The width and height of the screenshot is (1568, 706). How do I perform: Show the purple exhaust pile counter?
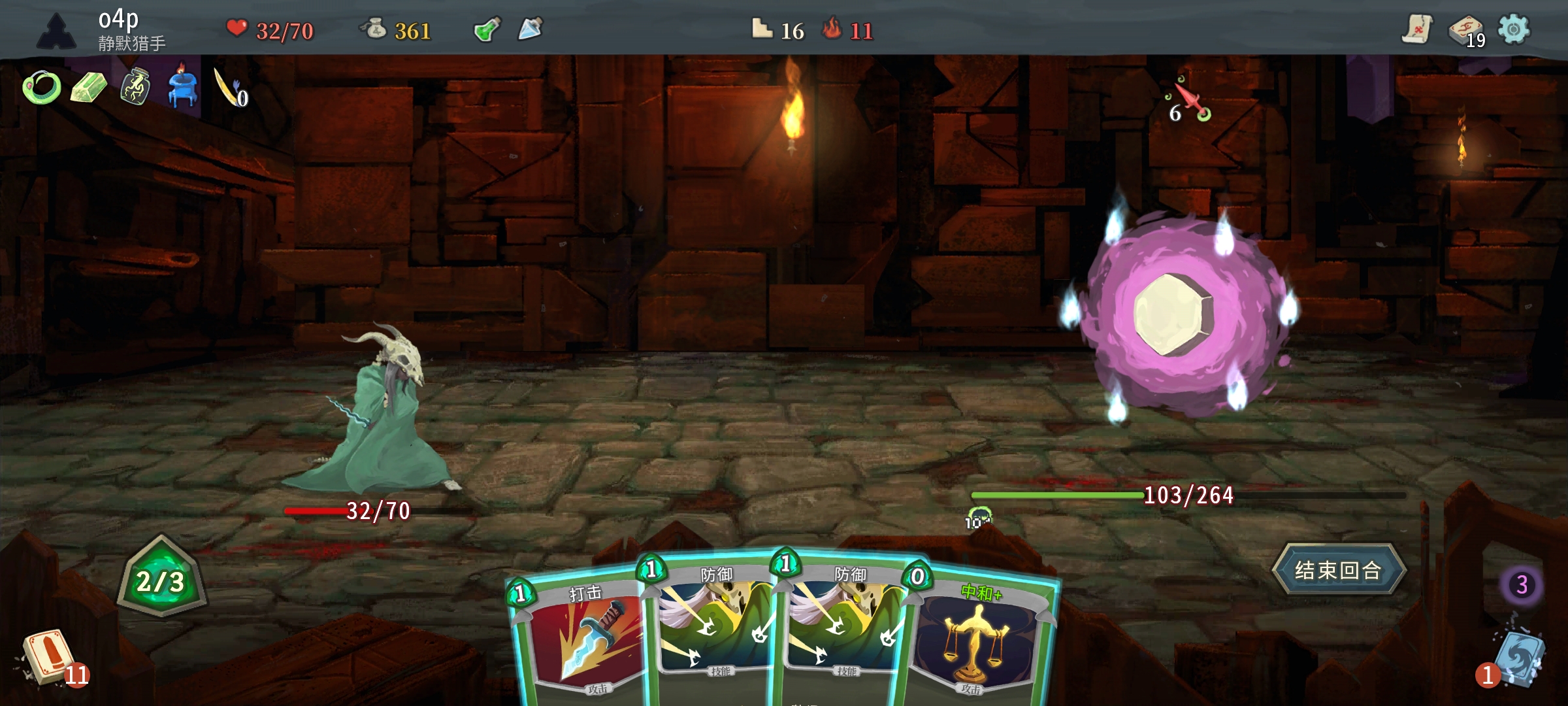1522,584
